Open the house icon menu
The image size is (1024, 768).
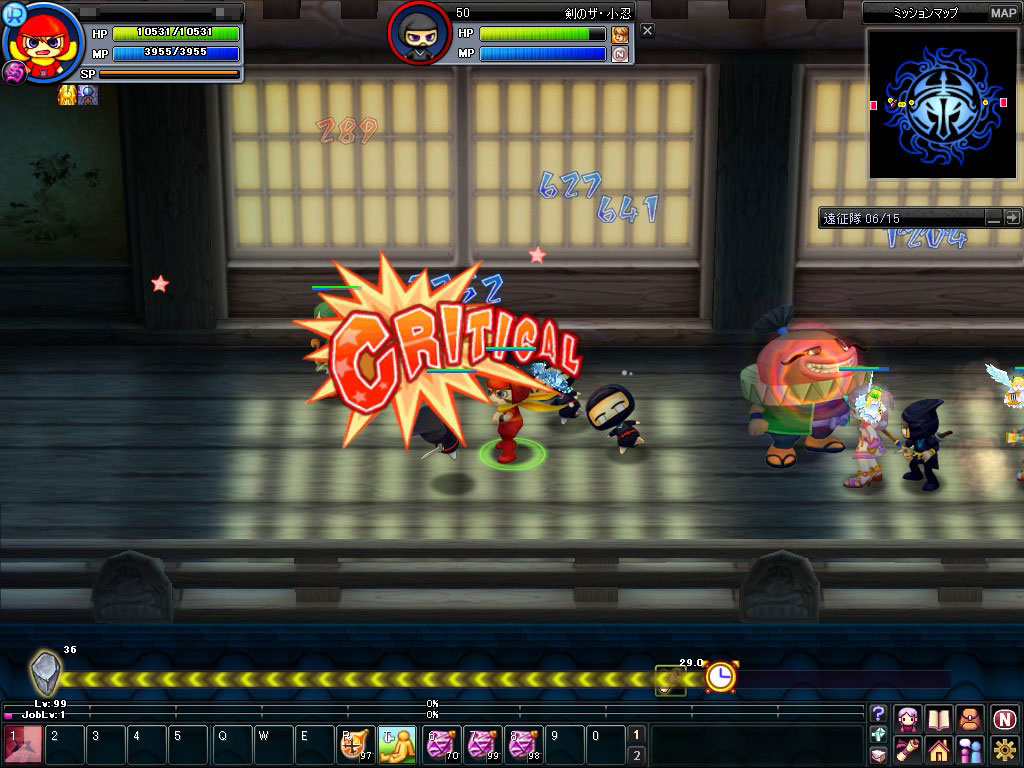(x=938, y=749)
